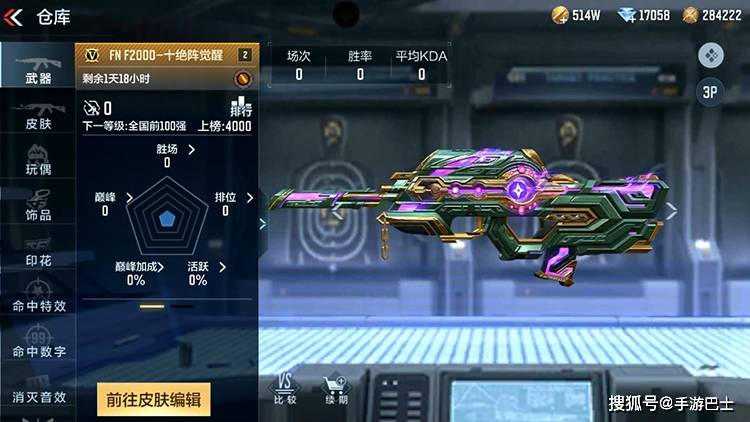This screenshot has height=422, width=750.
Task: Click the 前往皮肤编辑 skin edit button
Action: [x=154, y=400]
